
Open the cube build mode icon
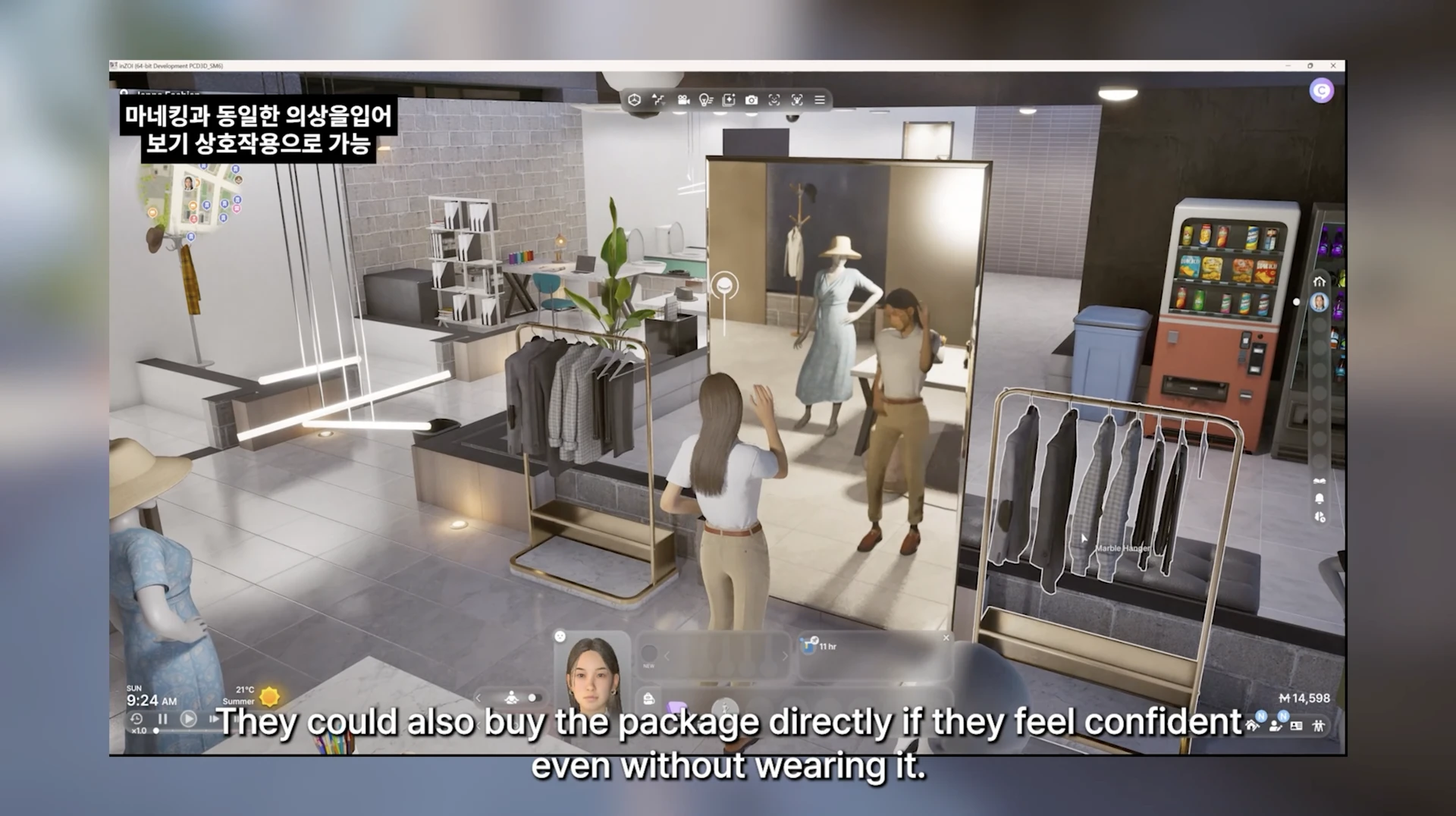635,100
